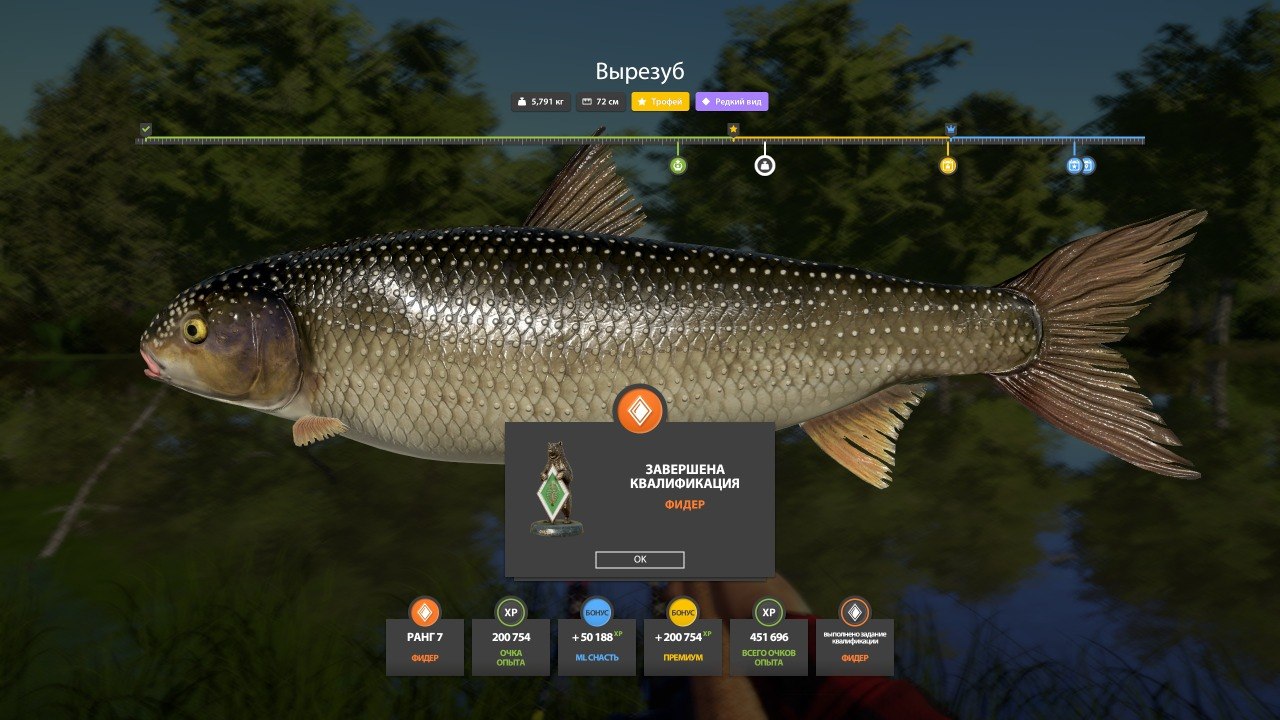Viewport: 1280px width, 720px height.
Task: Confirm the qualification dialog with OK
Action: coord(639,560)
